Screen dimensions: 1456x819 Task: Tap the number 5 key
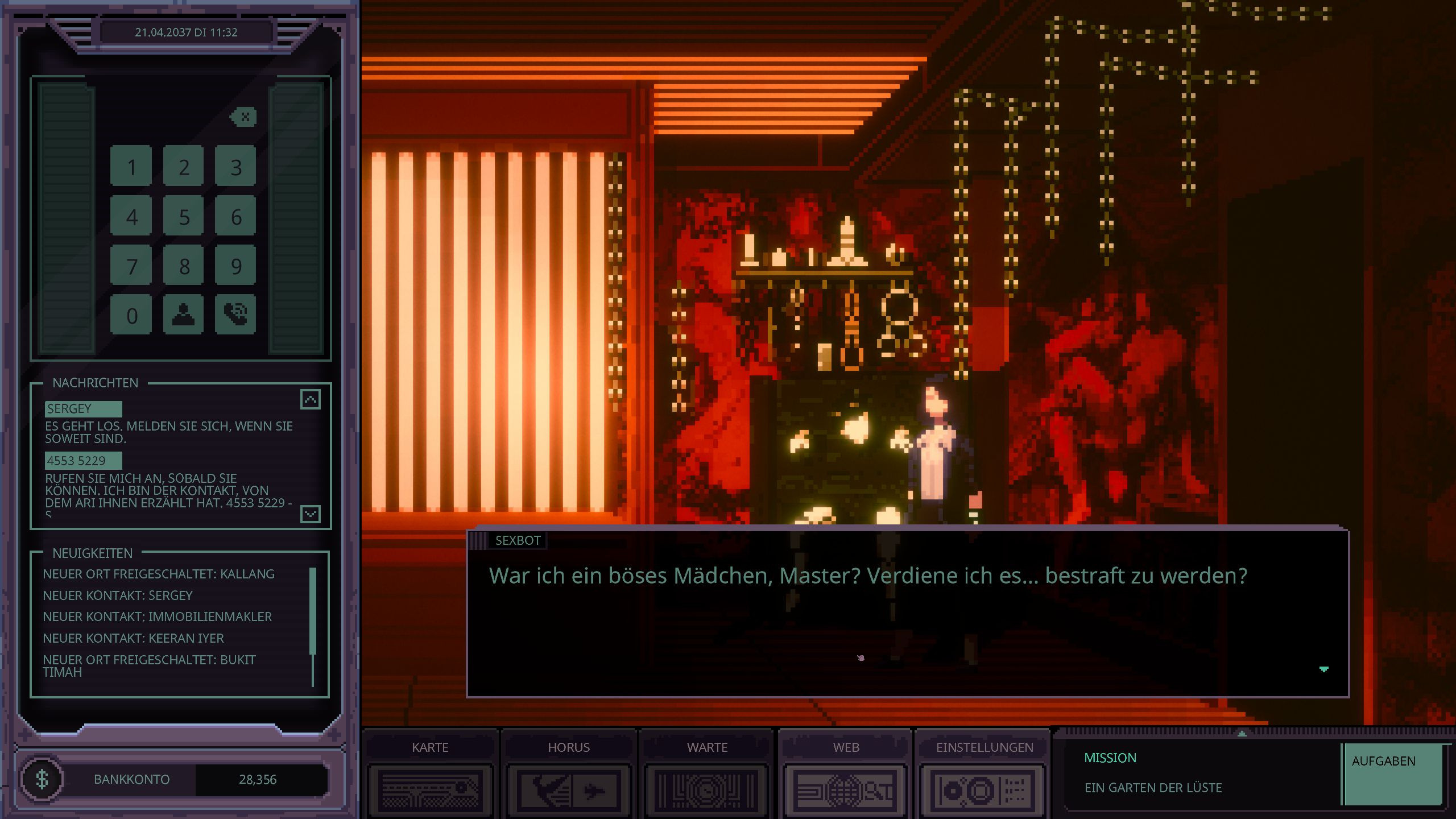183,216
